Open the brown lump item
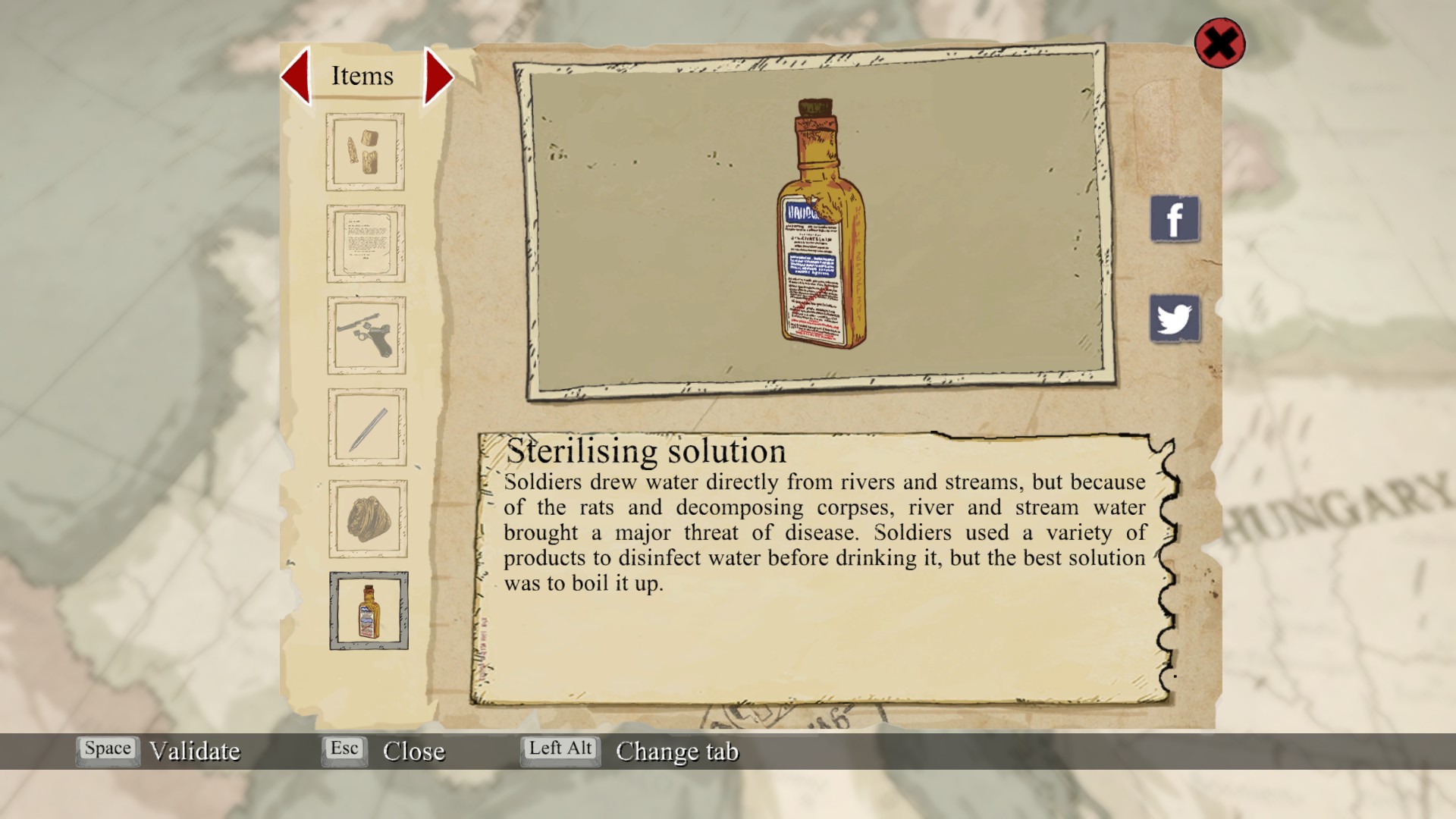The height and width of the screenshot is (819, 1456). 368,519
